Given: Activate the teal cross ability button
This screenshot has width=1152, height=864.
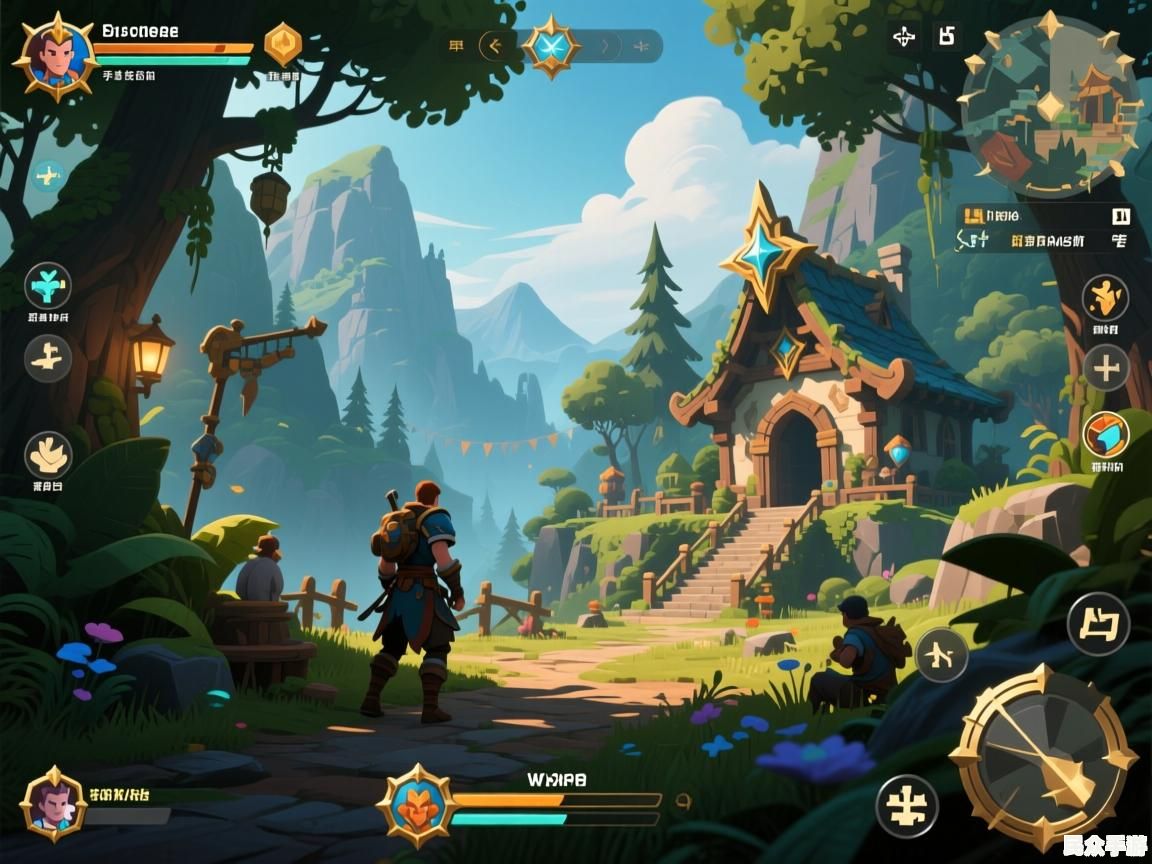Looking at the screenshot, I should pos(48,287).
